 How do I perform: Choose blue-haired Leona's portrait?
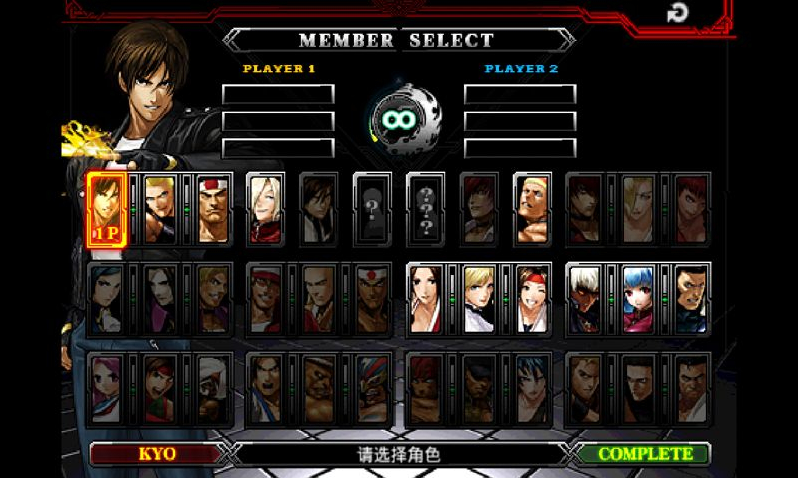pyautogui.click(x=532, y=387)
